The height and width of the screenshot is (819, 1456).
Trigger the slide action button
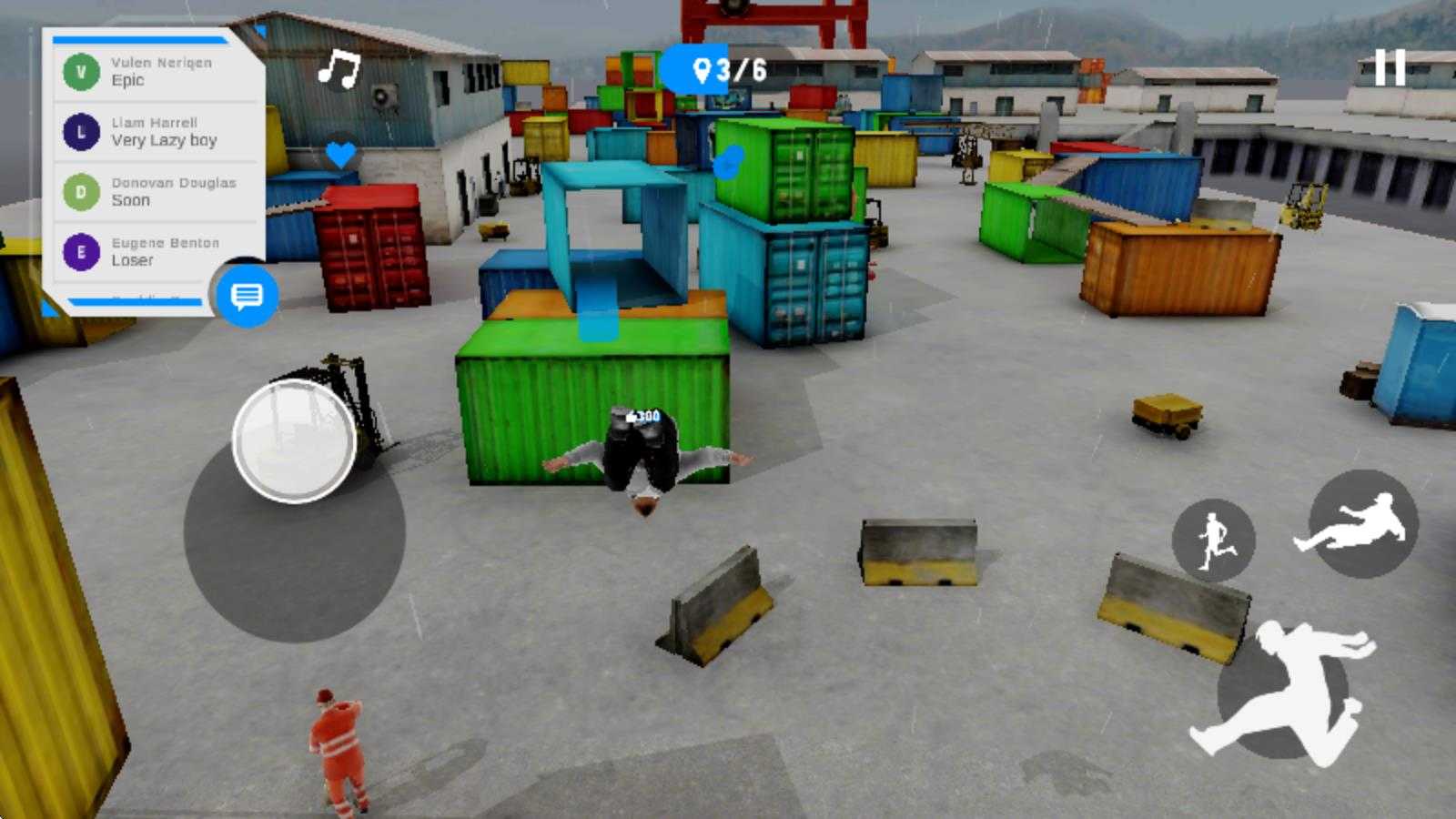coord(1362,524)
